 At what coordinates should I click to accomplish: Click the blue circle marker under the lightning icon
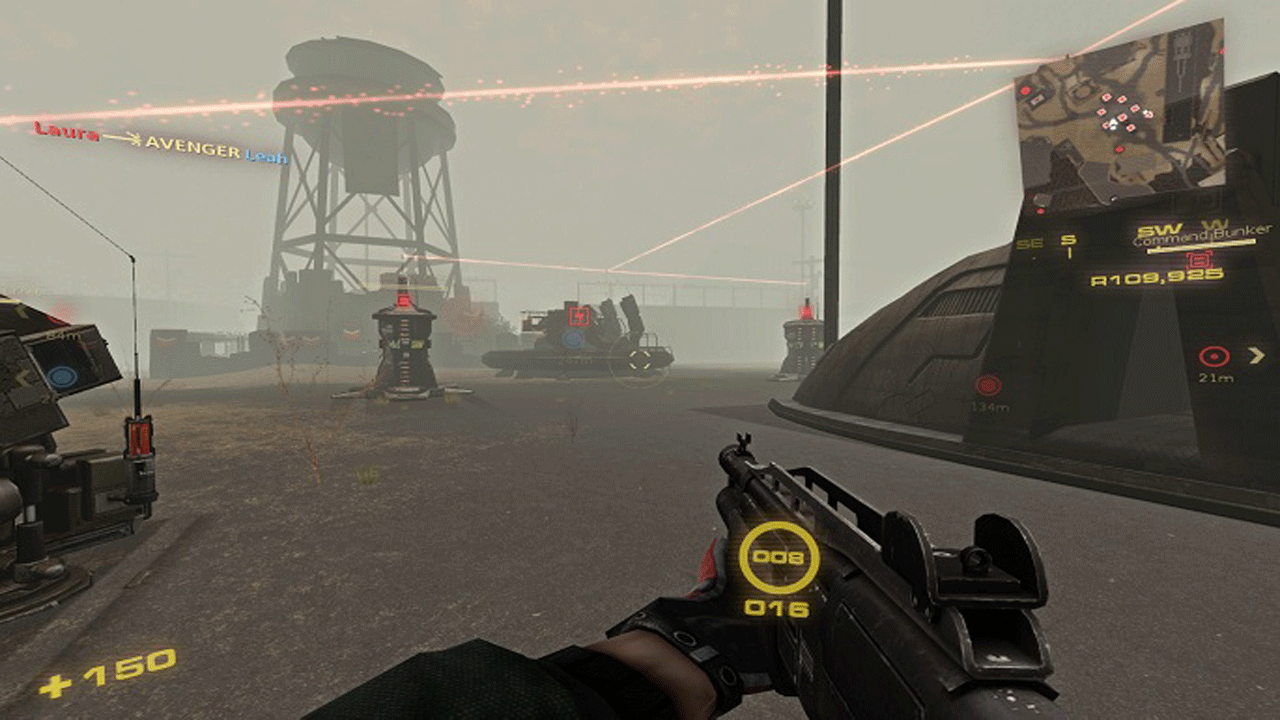tap(572, 339)
